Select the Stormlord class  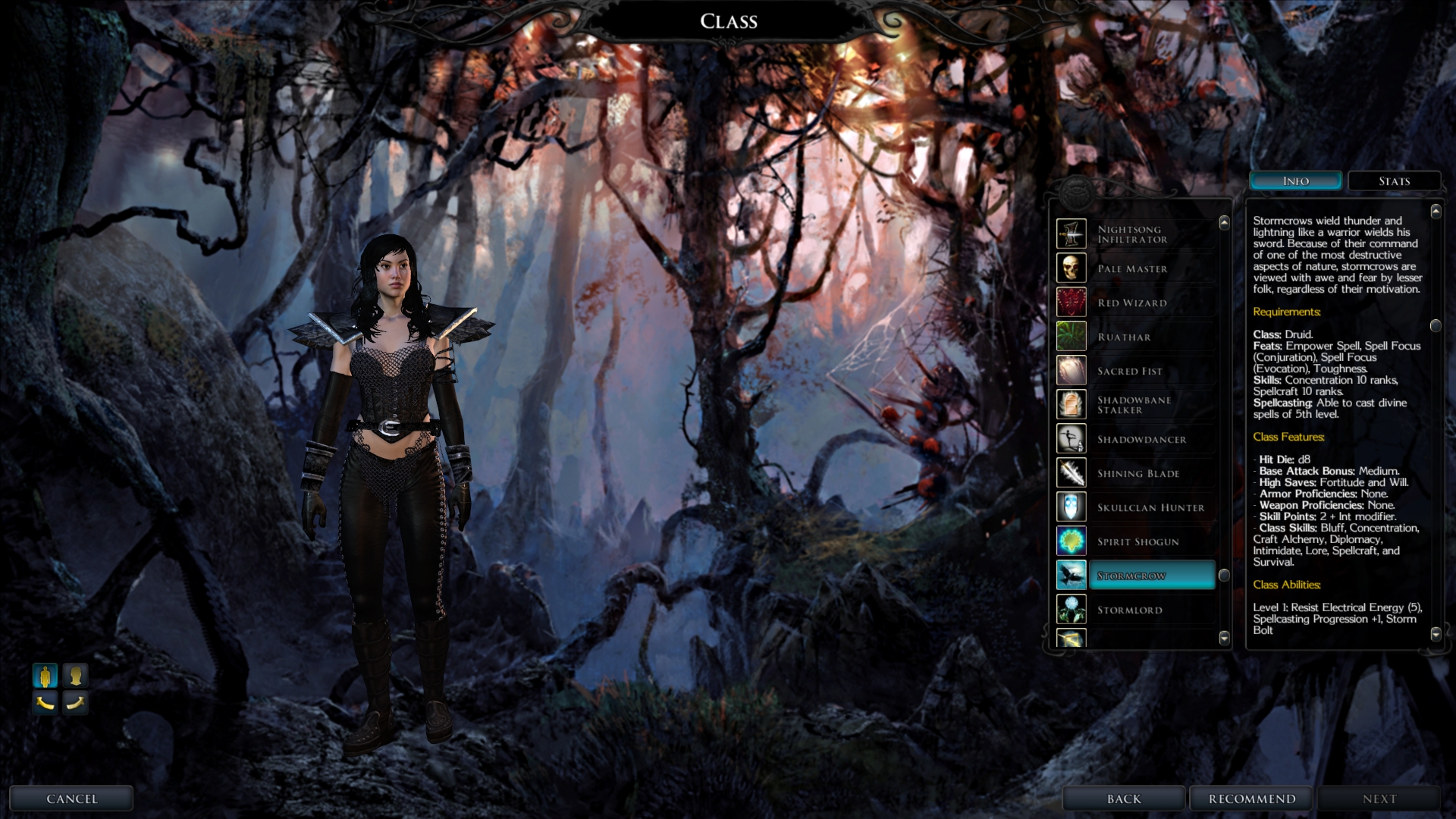coord(1130,610)
